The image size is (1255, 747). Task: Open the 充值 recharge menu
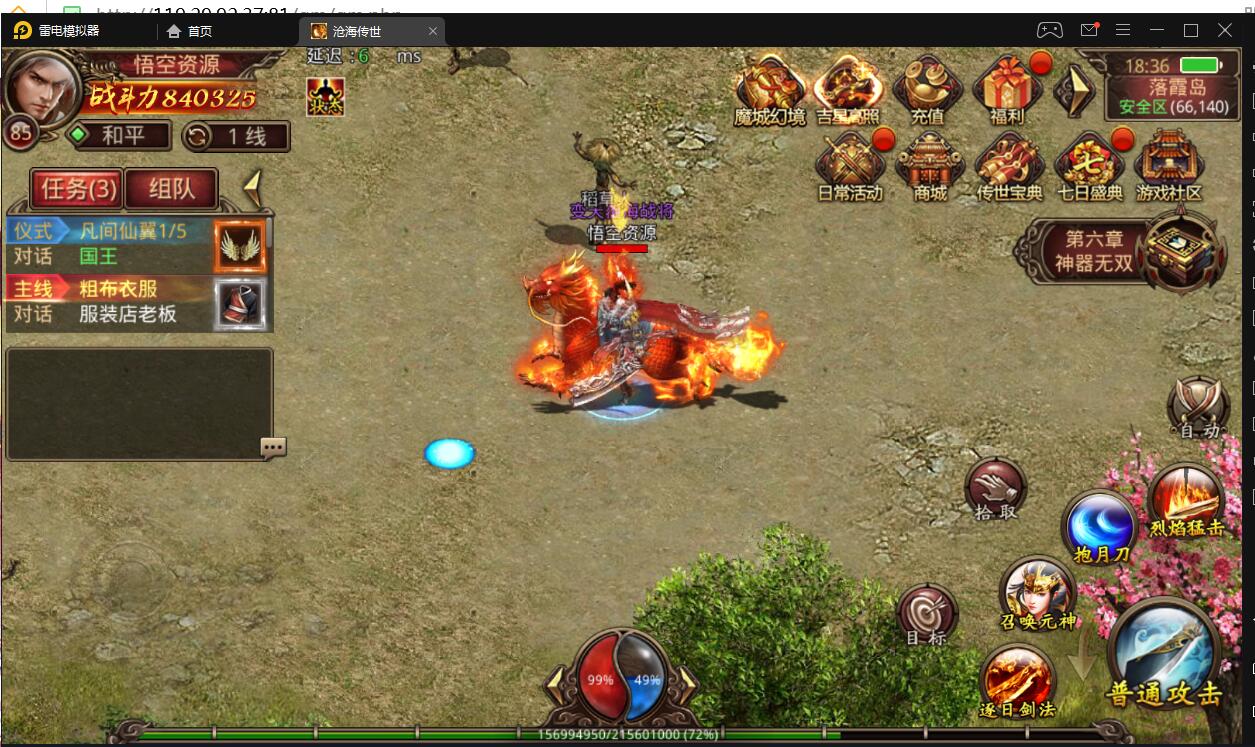[x=927, y=88]
